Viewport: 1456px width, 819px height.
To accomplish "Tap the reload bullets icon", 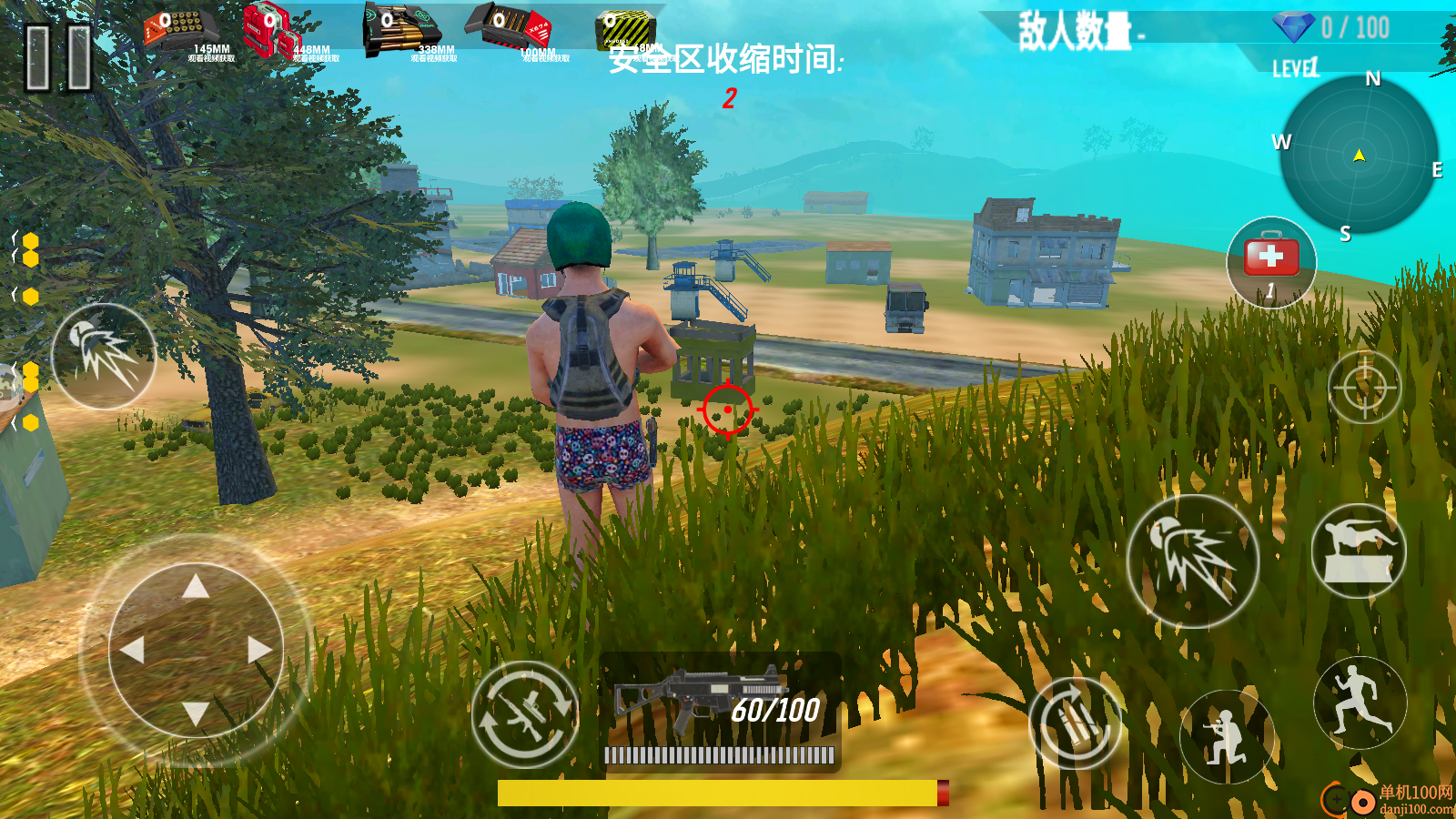I will tap(1074, 725).
